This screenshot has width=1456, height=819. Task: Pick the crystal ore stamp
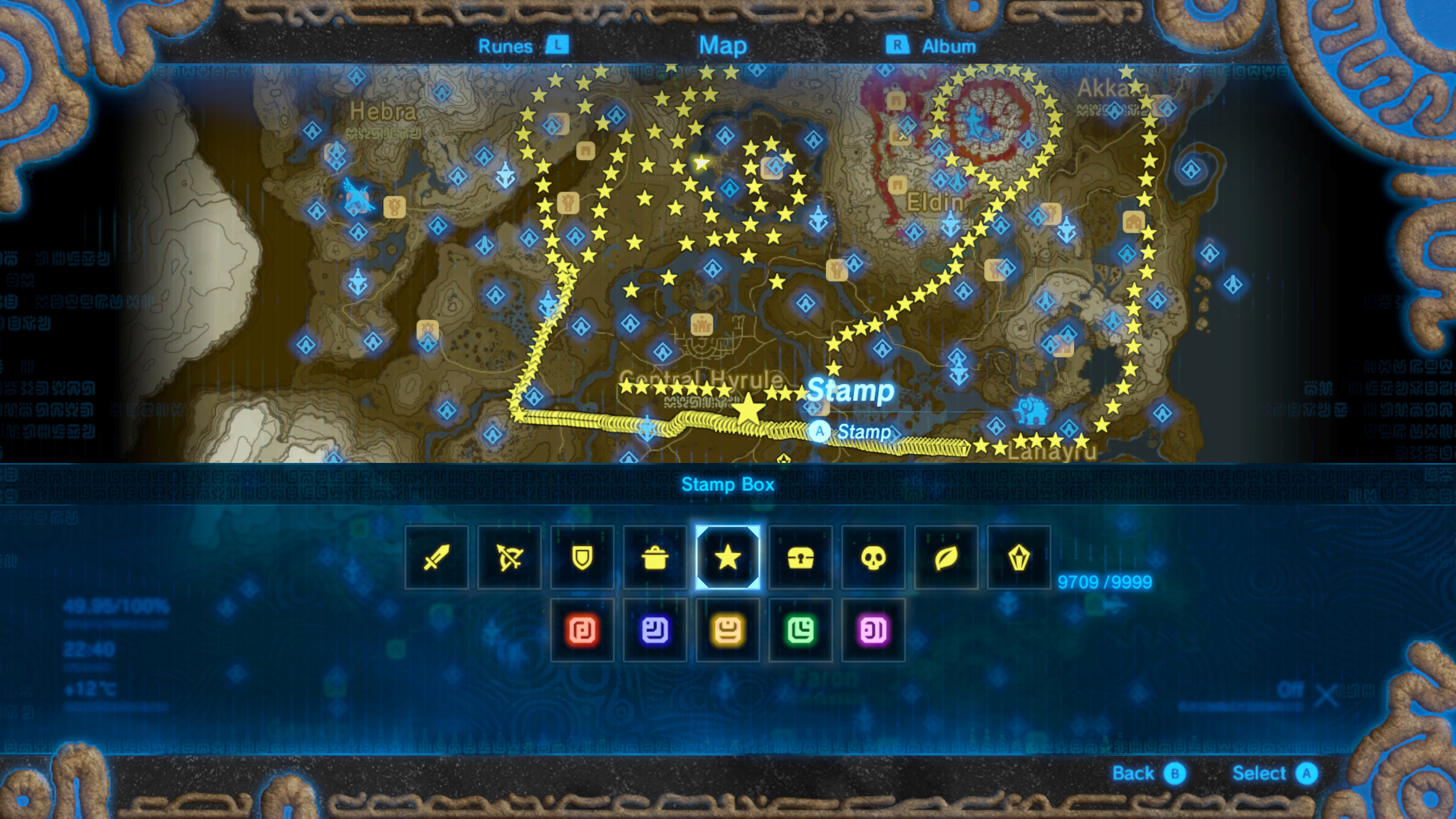(x=1019, y=557)
